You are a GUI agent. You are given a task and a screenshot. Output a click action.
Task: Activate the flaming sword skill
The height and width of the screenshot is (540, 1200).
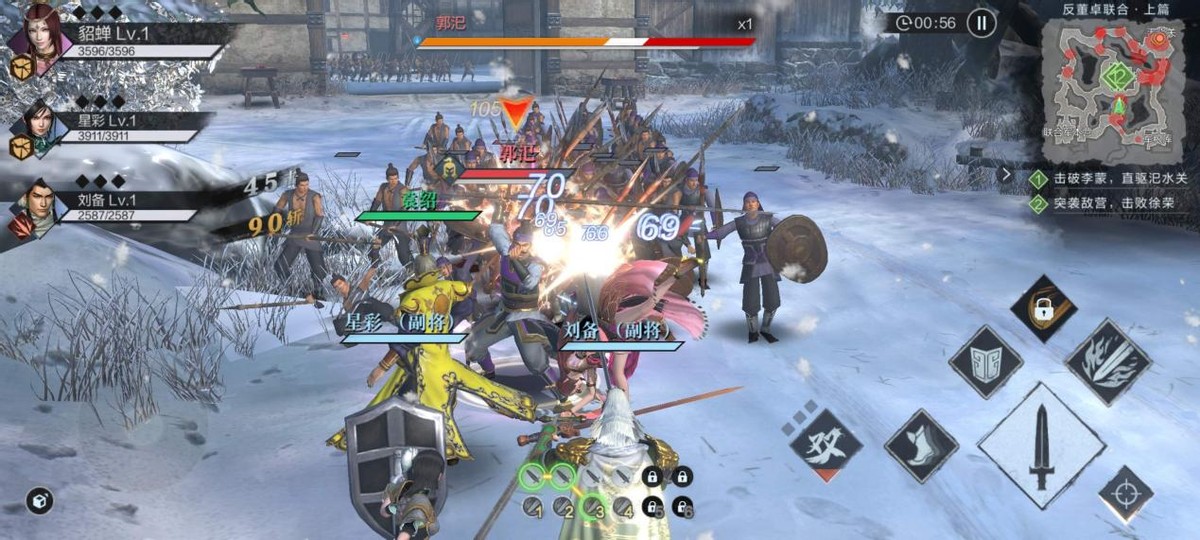point(1108,362)
